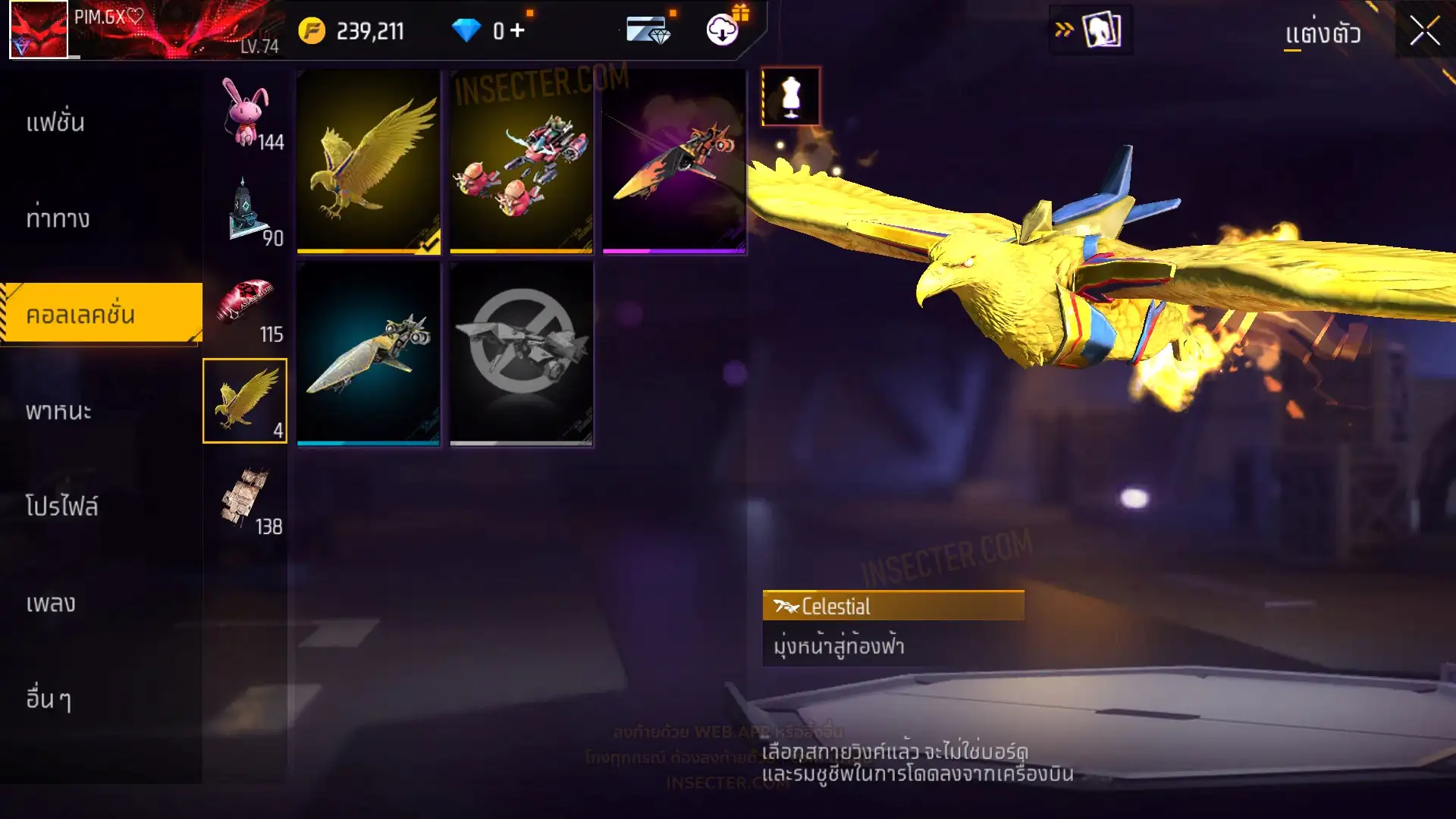The image size is (1456, 819).
Task: Pick the teal silver glider skywing
Action: point(369,353)
